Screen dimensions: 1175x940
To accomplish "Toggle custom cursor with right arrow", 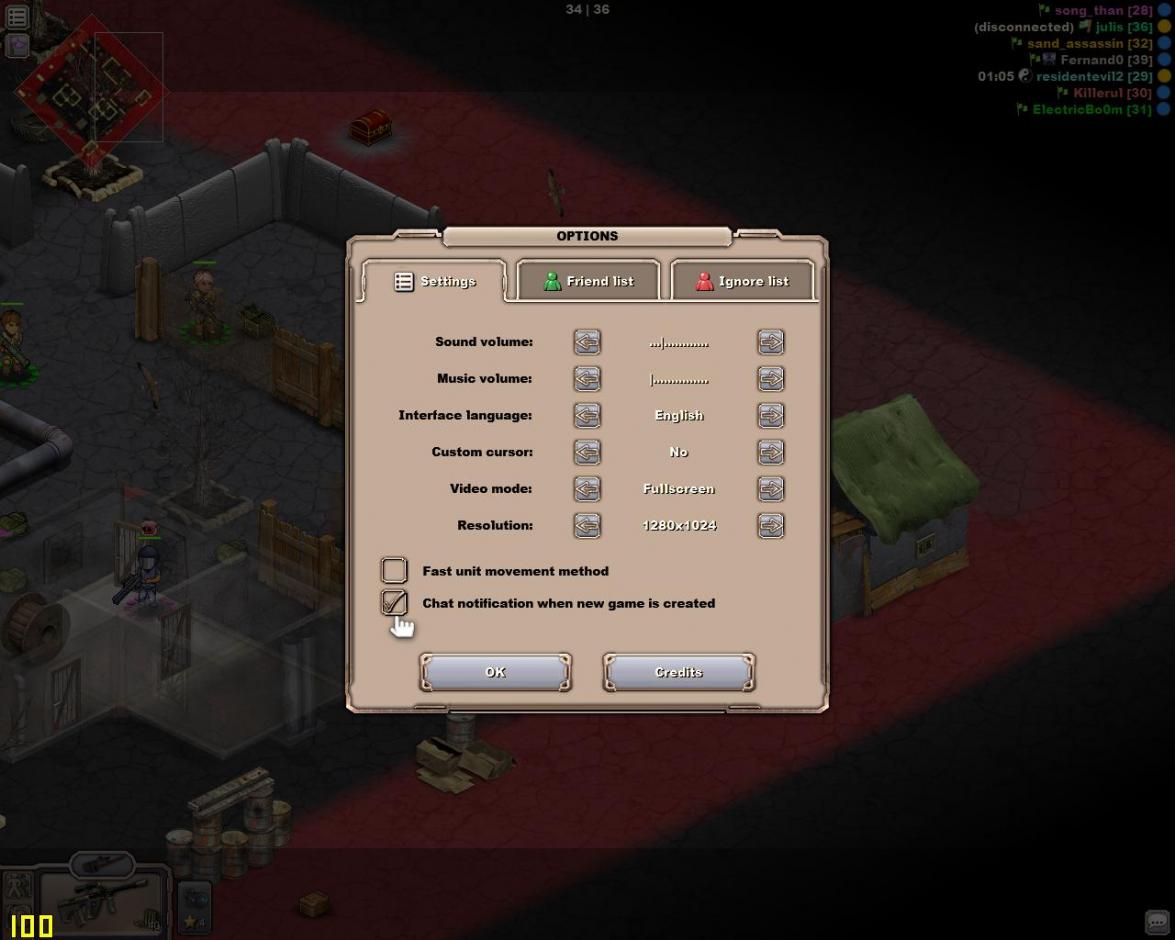I will pyautogui.click(x=770, y=452).
